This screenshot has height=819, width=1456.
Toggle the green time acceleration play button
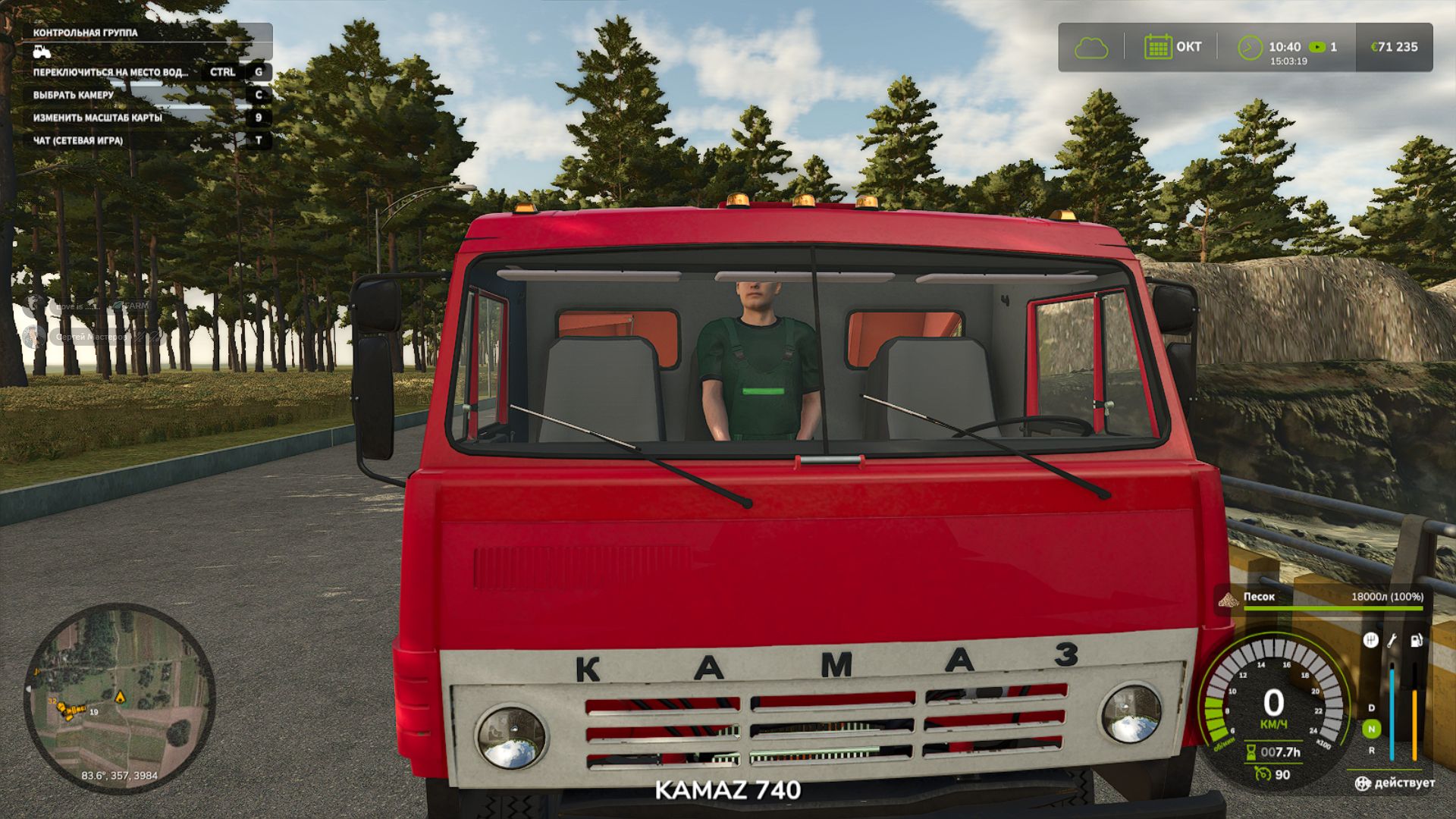(1317, 47)
